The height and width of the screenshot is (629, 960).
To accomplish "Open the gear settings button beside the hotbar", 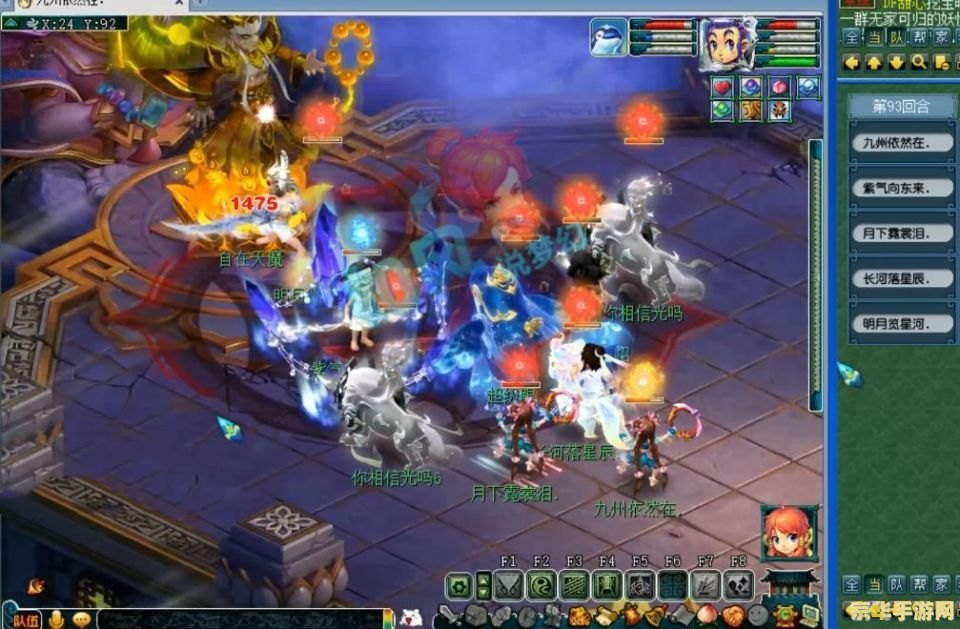I will pos(460,586).
